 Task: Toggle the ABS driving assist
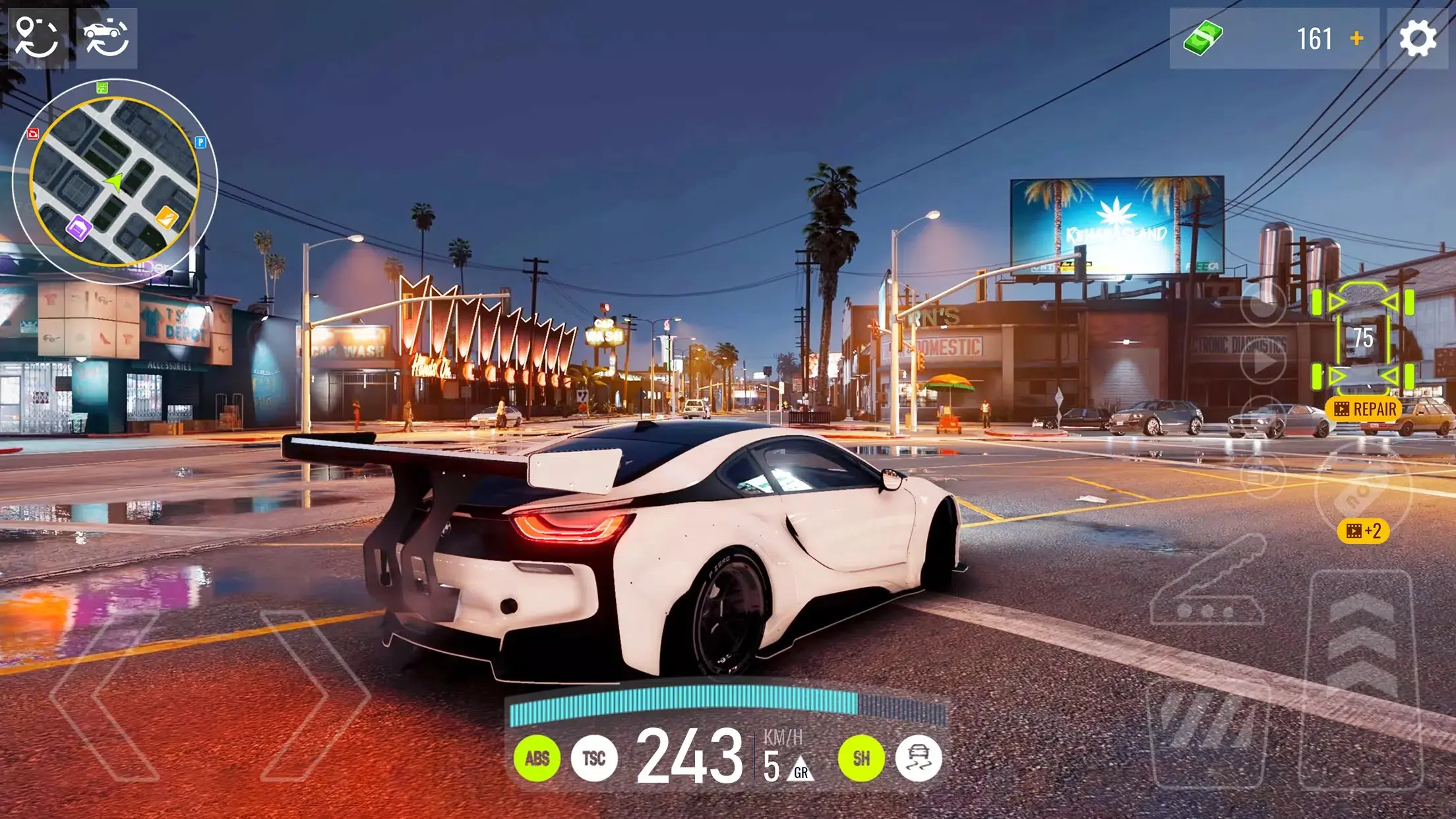pyautogui.click(x=537, y=758)
